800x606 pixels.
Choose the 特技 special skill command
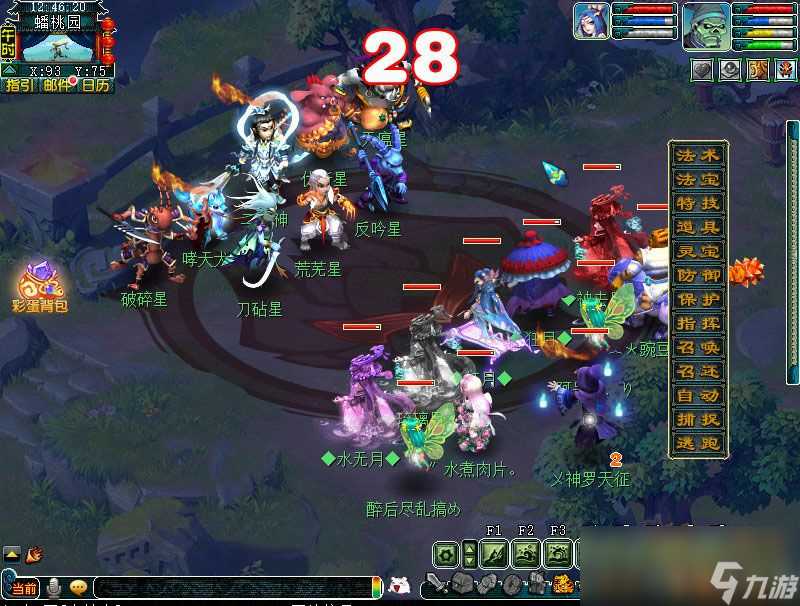(x=698, y=204)
